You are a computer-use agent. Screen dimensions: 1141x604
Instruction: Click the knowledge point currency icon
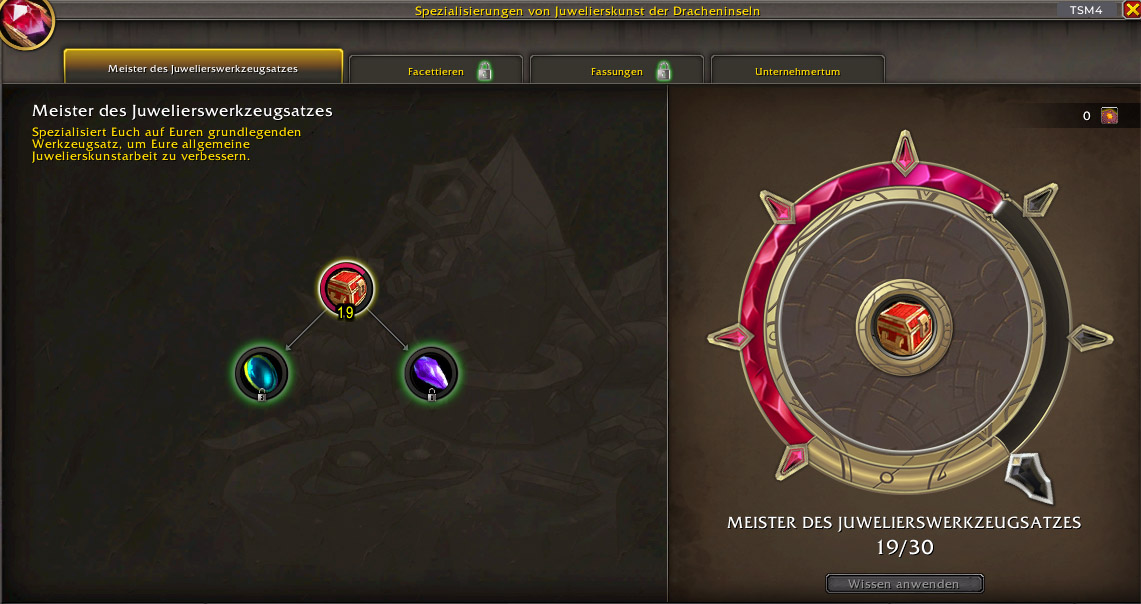point(1109,116)
